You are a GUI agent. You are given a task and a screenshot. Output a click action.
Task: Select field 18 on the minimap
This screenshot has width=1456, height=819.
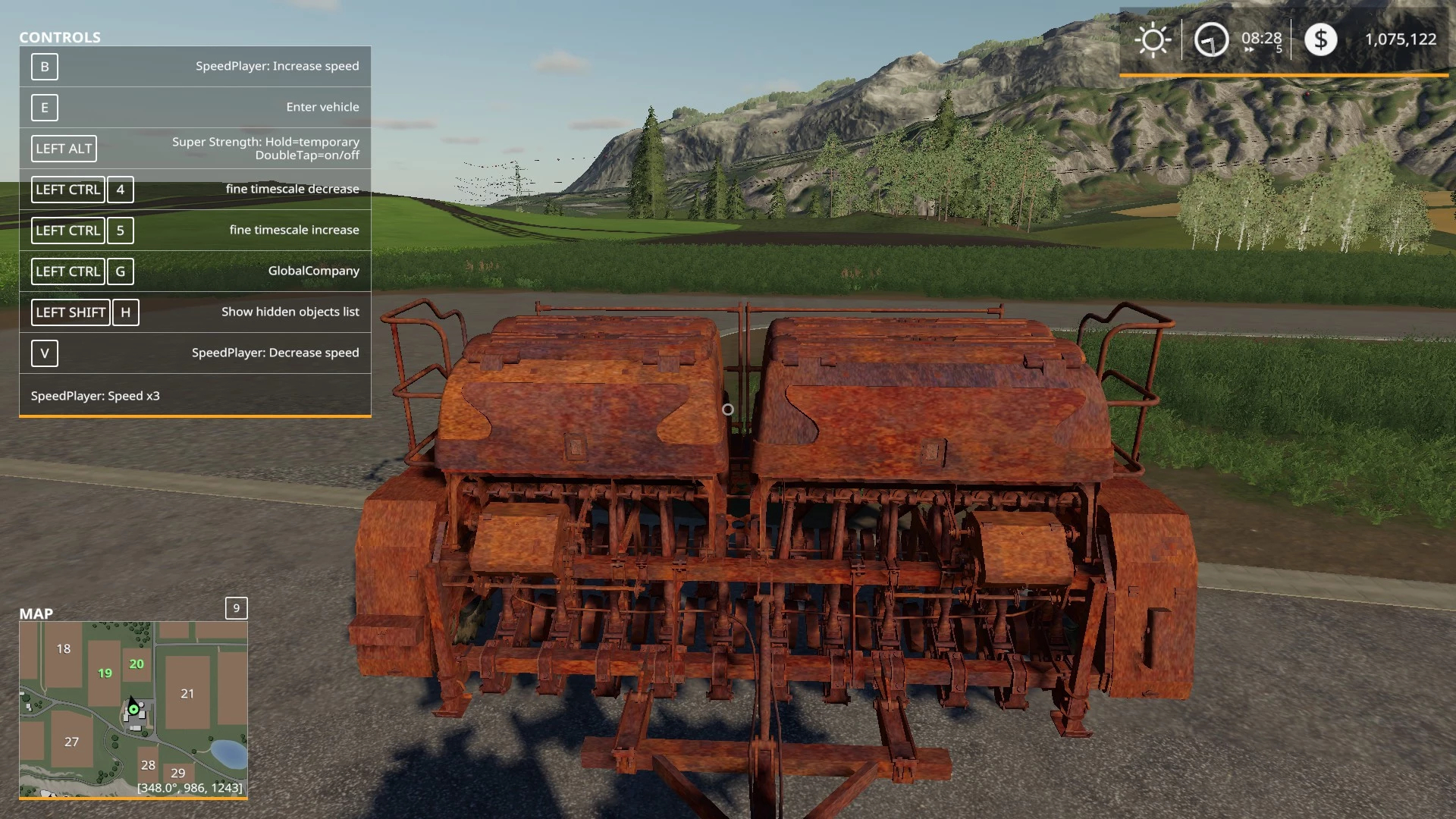click(64, 648)
